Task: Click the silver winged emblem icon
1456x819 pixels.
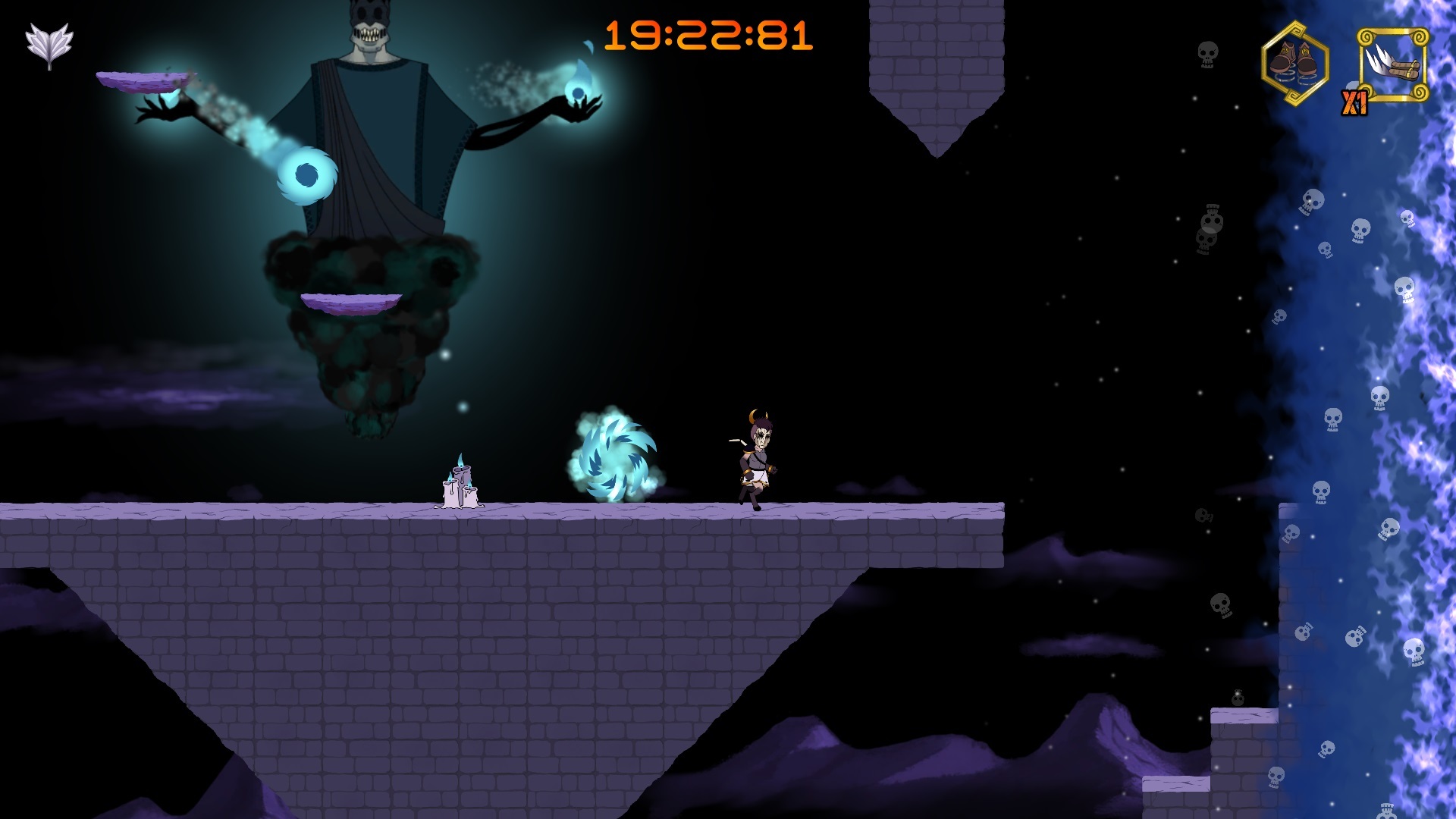Action: (x=49, y=45)
